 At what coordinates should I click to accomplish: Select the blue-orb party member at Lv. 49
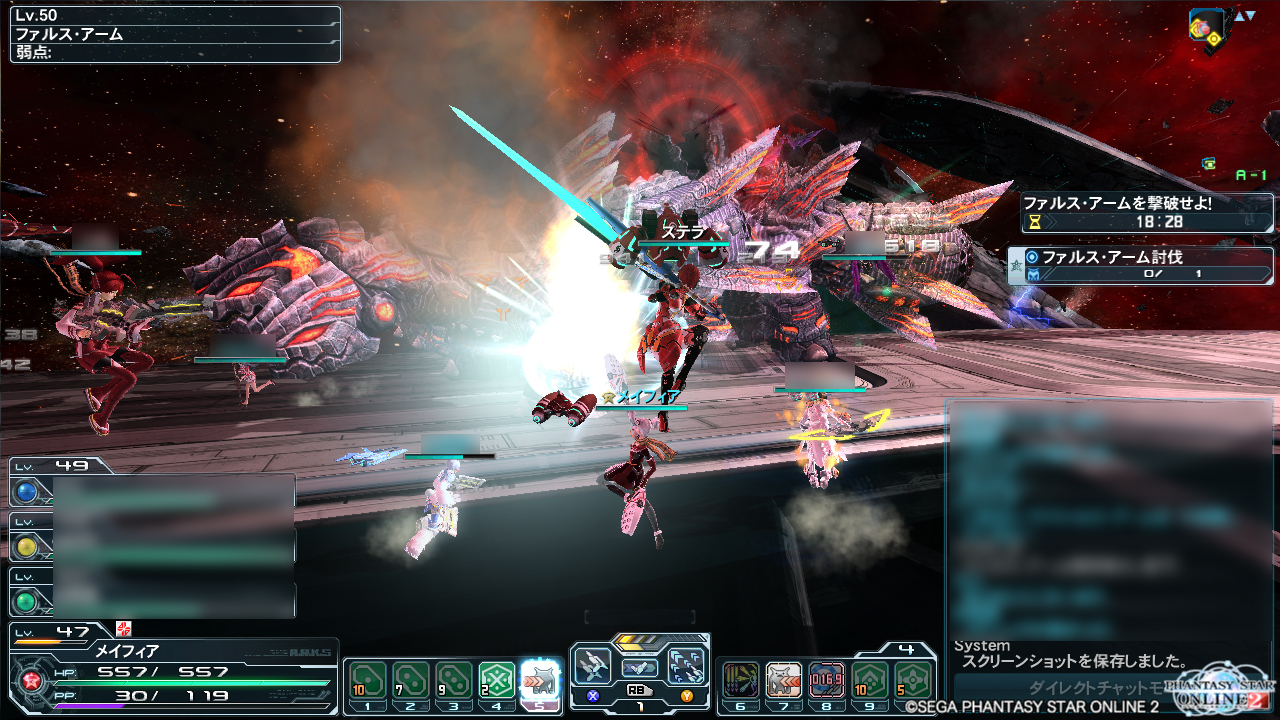coord(26,492)
